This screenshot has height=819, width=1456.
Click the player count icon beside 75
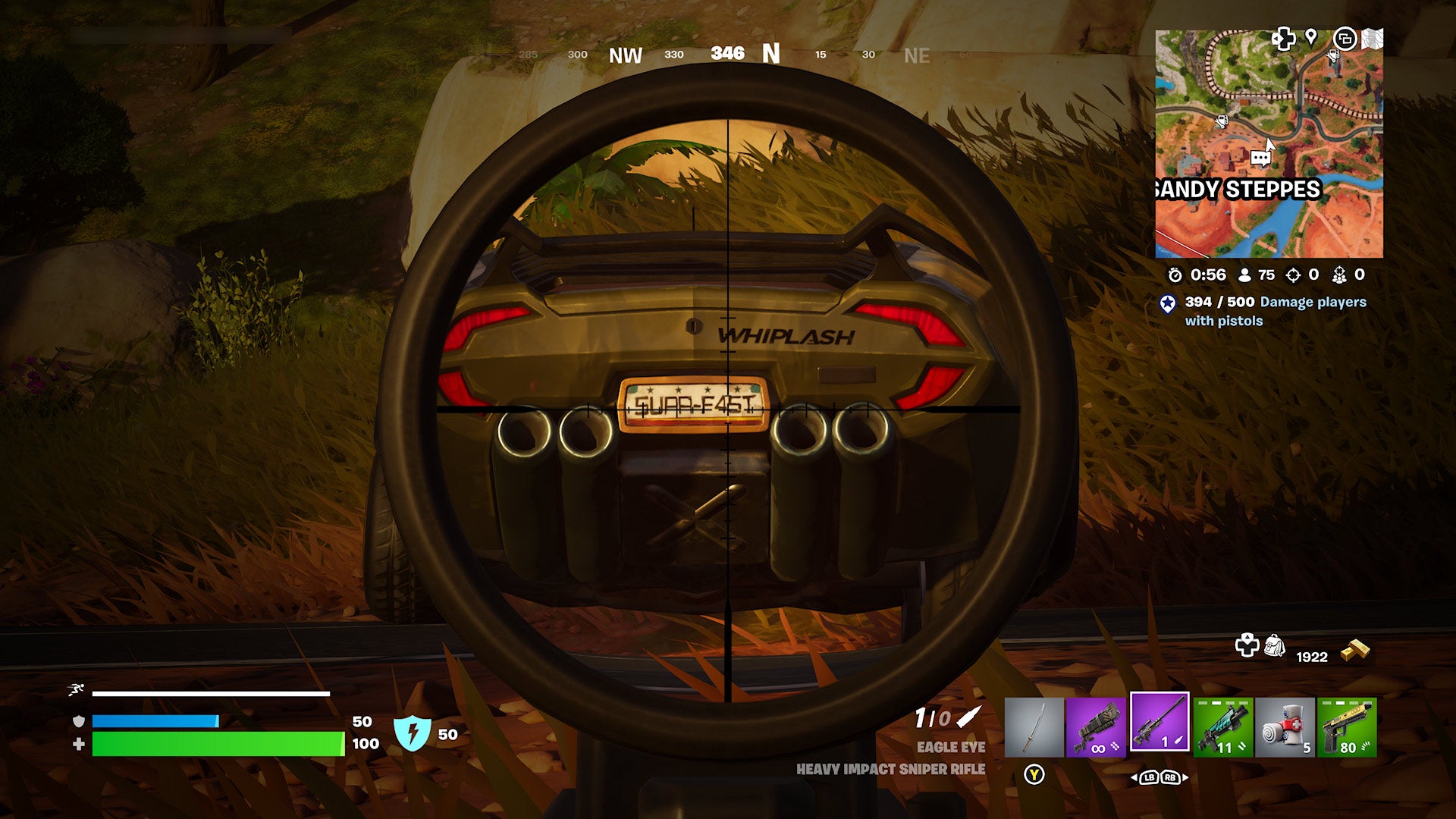pos(1244,275)
